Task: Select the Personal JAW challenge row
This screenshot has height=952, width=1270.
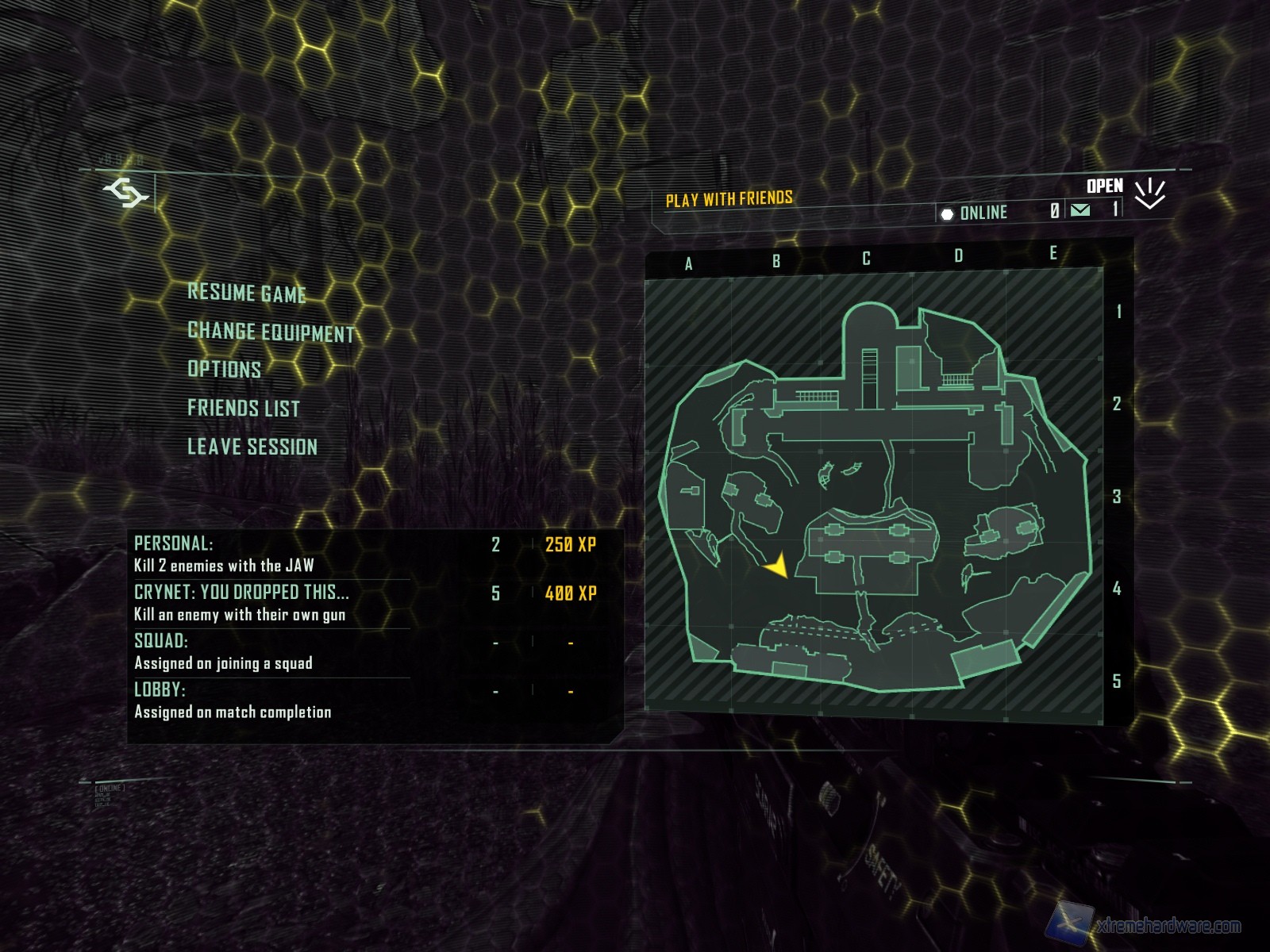Action: tap(365, 554)
